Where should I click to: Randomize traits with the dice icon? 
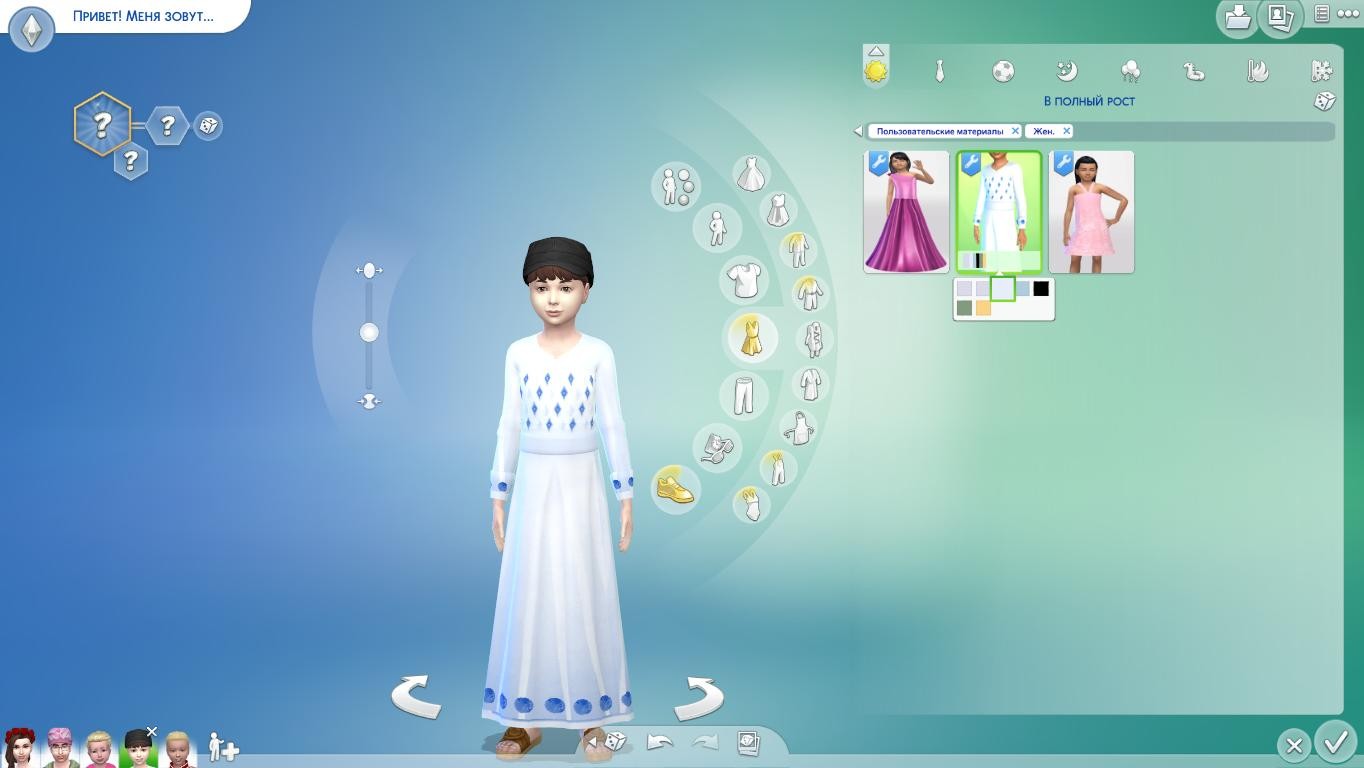pyautogui.click(x=208, y=125)
